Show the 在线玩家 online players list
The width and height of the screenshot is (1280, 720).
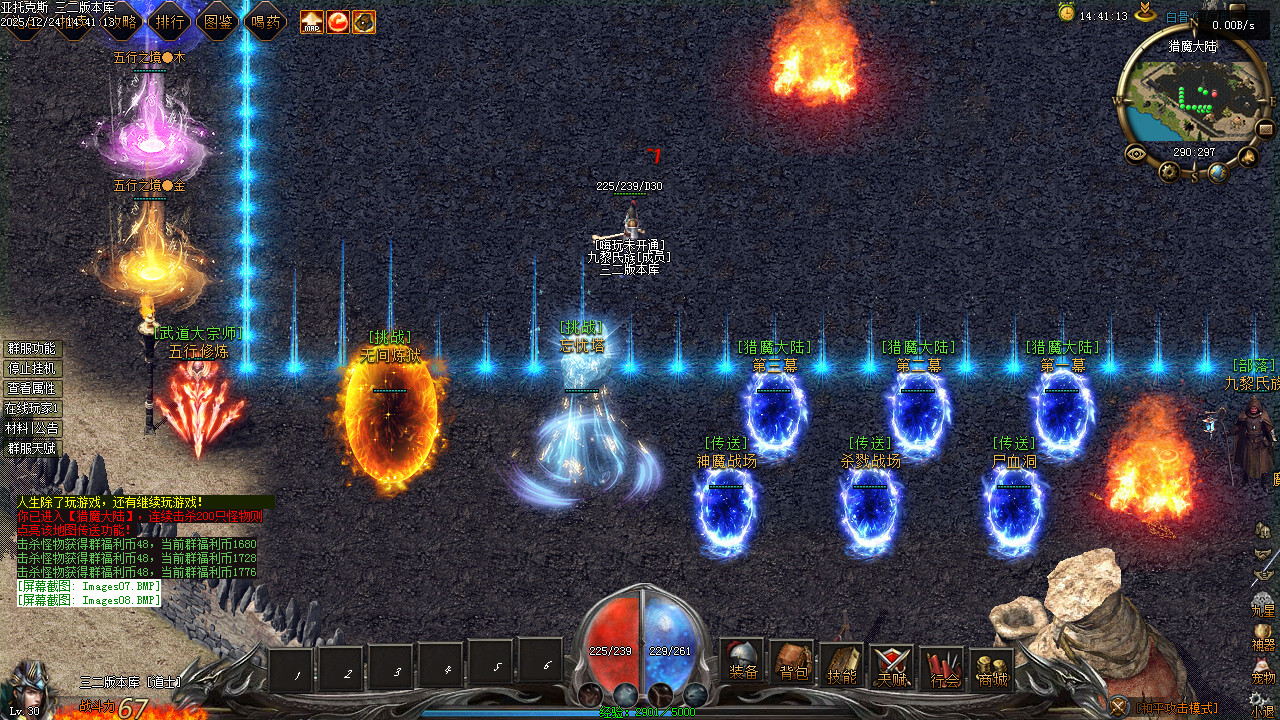(32, 409)
